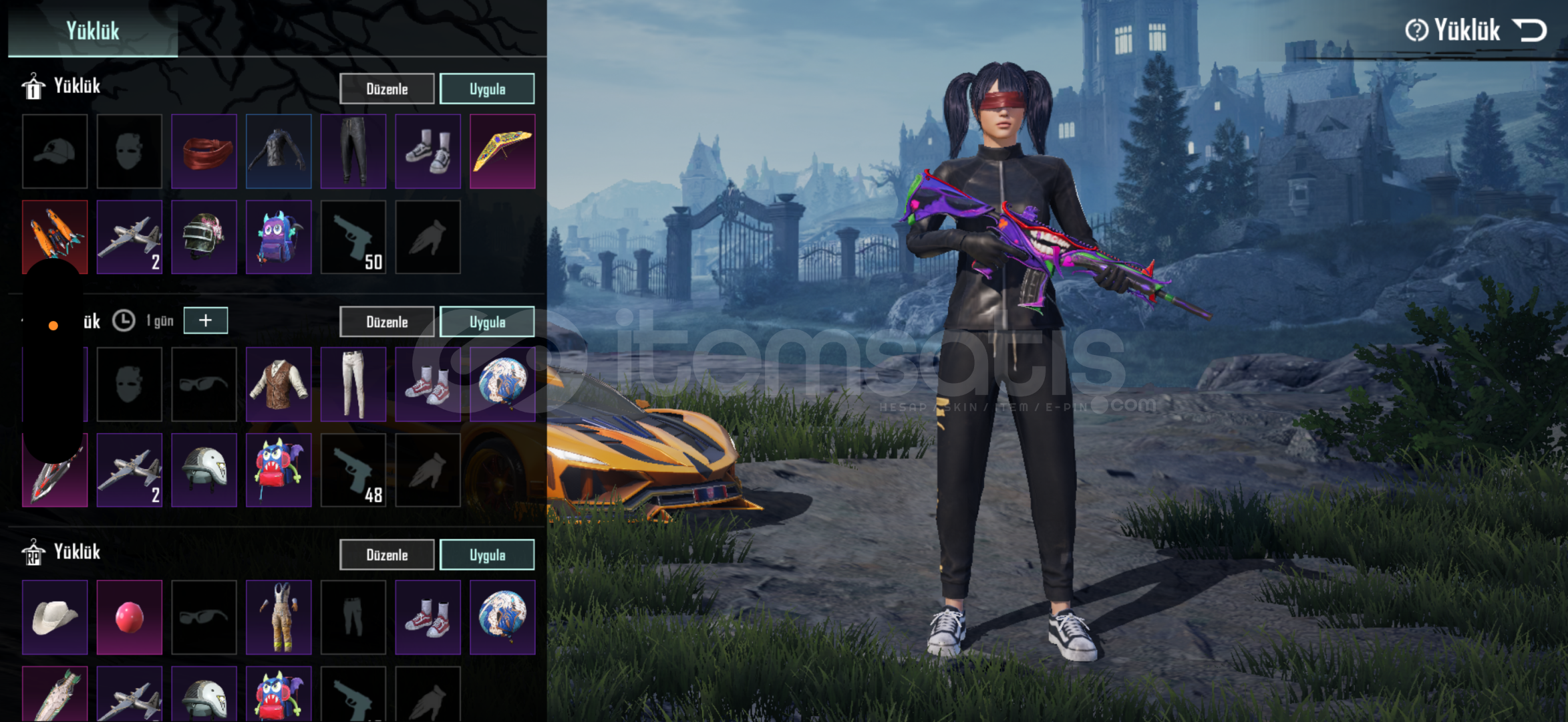Screen dimensions: 1568x722
Task: Select the yellow glider slot
Action: pos(502,151)
